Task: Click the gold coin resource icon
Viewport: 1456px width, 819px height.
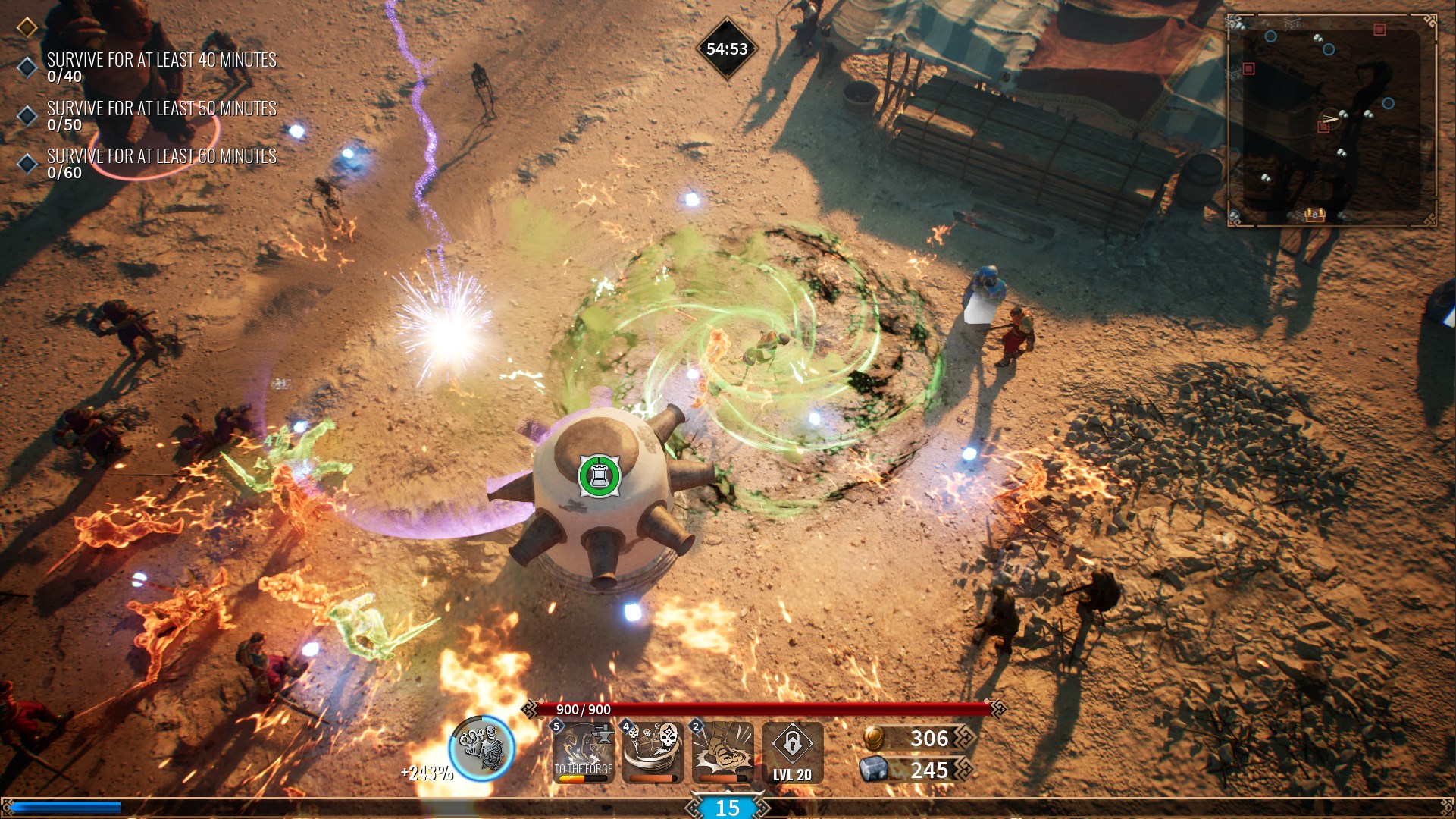Action: [x=874, y=738]
